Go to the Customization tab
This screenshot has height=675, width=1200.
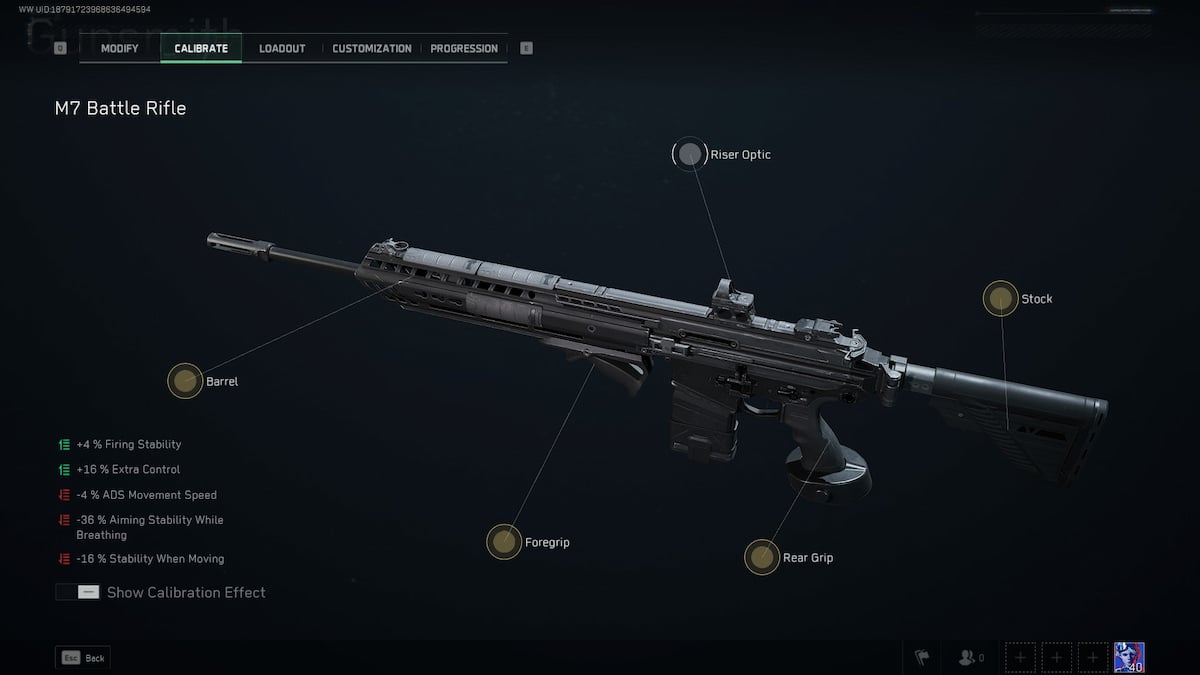(x=371, y=48)
